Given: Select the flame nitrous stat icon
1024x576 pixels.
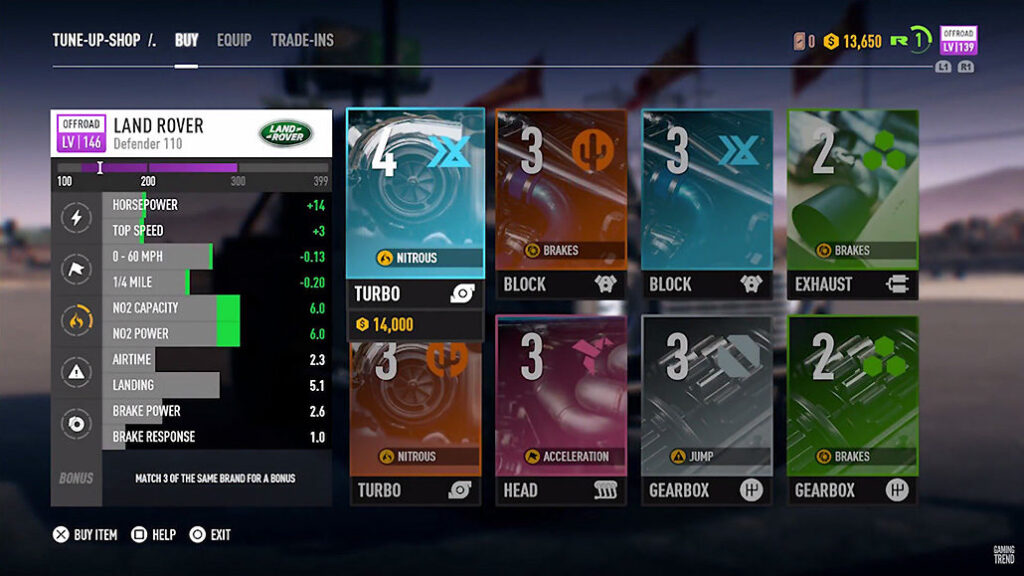Looking at the screenshot, I should tap(77, 321).
